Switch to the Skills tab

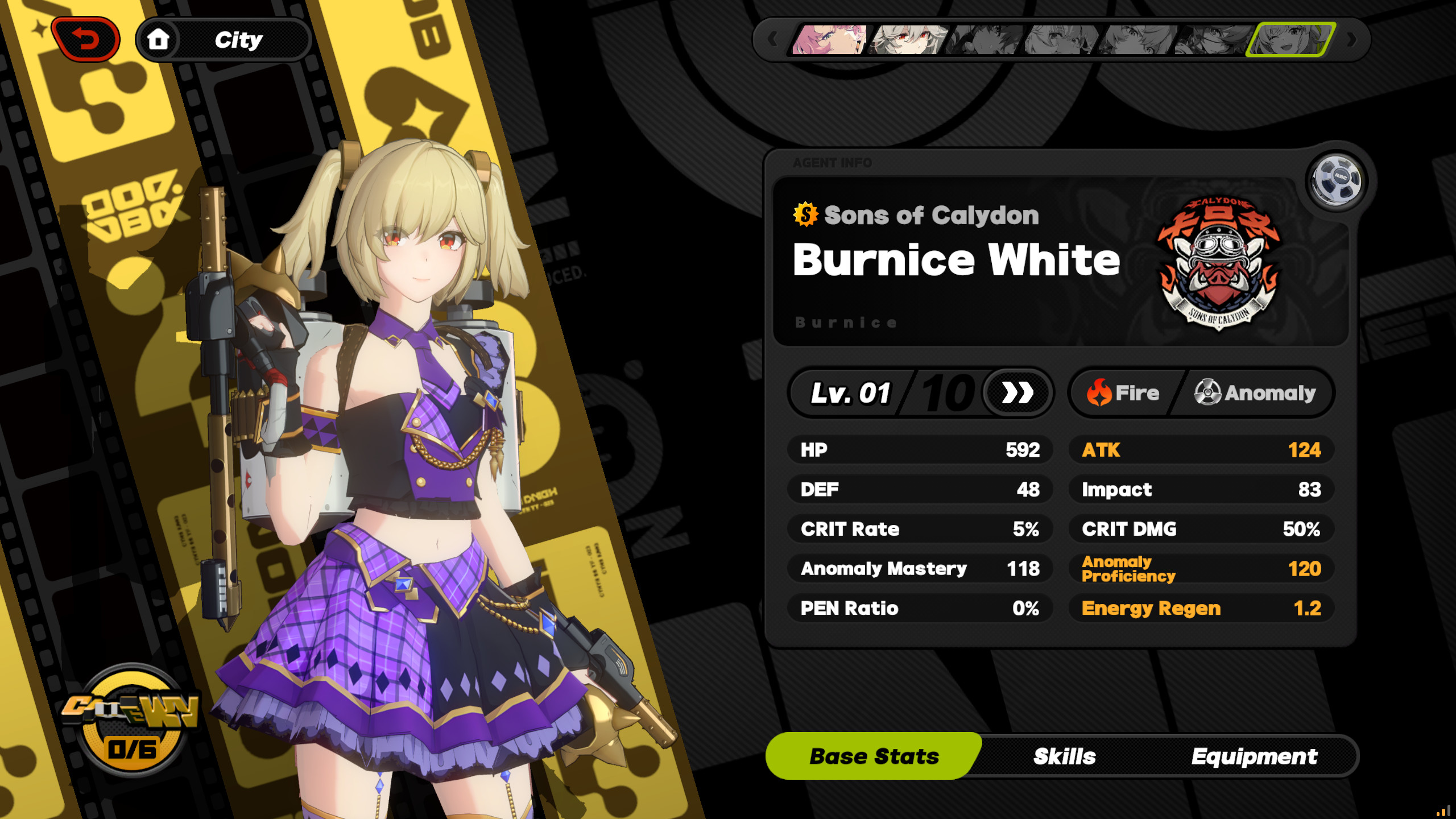(x=1064, y=756)
